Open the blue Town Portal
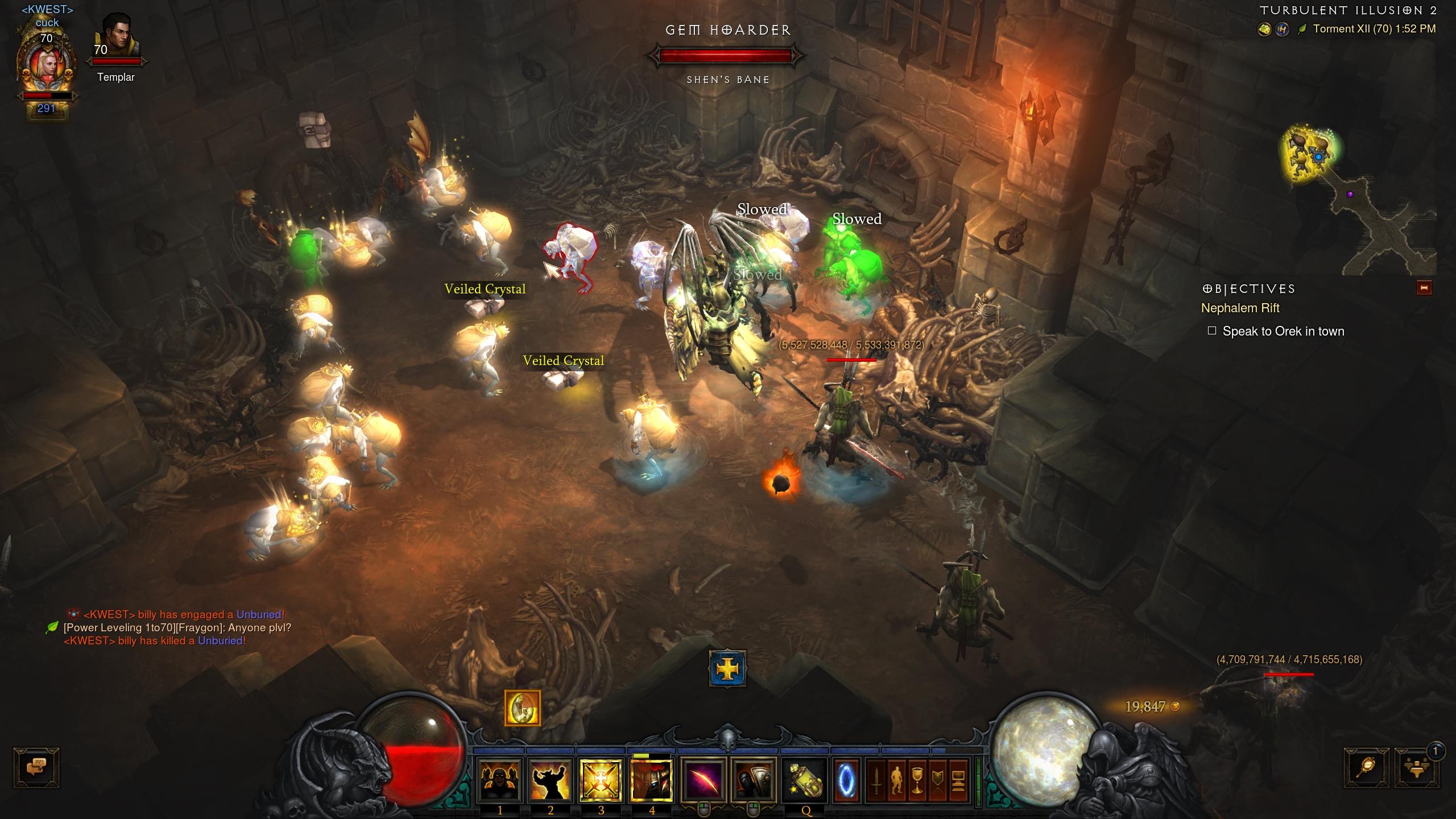The width and height of the screenshot is (1456, 819). coord(846,780)
